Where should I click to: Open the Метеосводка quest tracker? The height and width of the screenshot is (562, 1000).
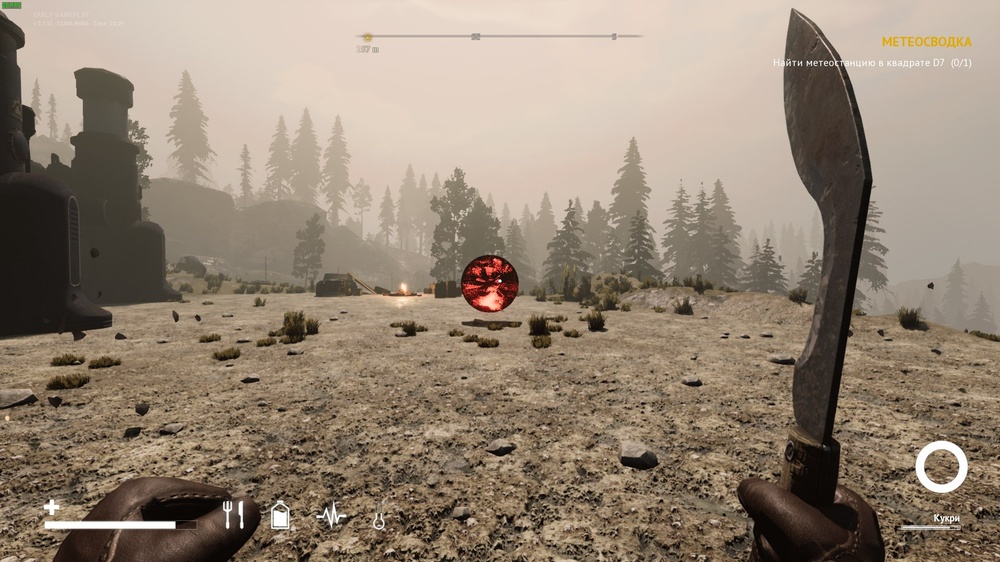[x=926, y=42]
